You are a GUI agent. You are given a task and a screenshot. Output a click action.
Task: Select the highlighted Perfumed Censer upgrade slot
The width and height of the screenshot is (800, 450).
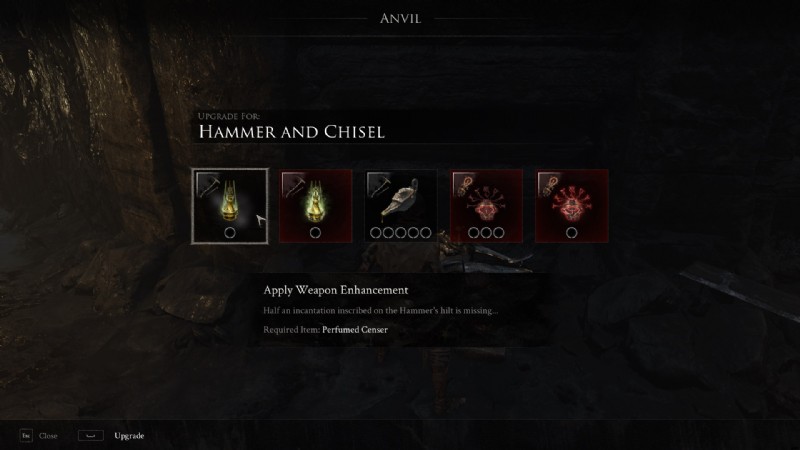coord(230,206)
